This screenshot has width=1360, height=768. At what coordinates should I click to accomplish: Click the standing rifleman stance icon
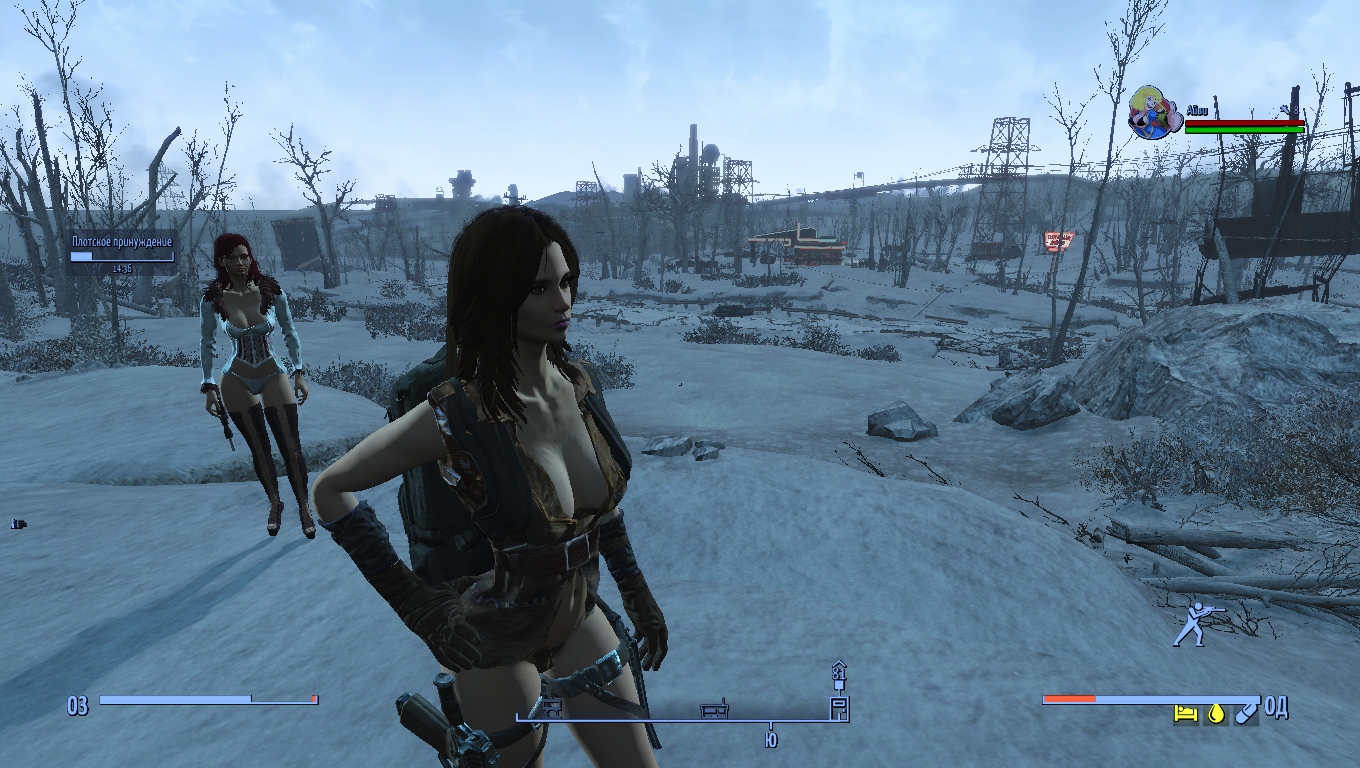[x=1194, y=624]
